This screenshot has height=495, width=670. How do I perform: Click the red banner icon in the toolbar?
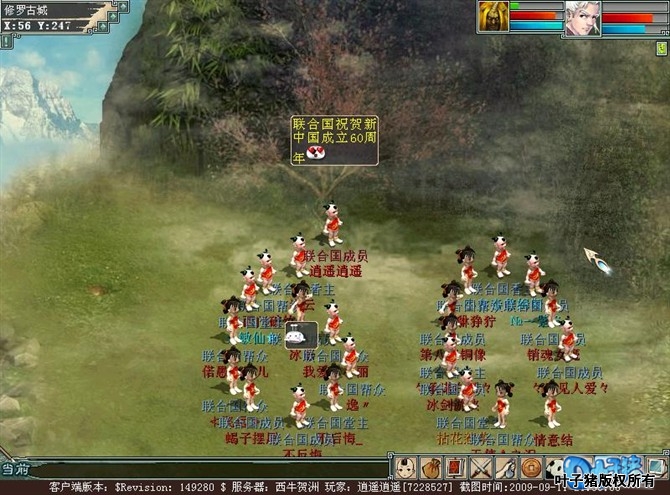454,467
